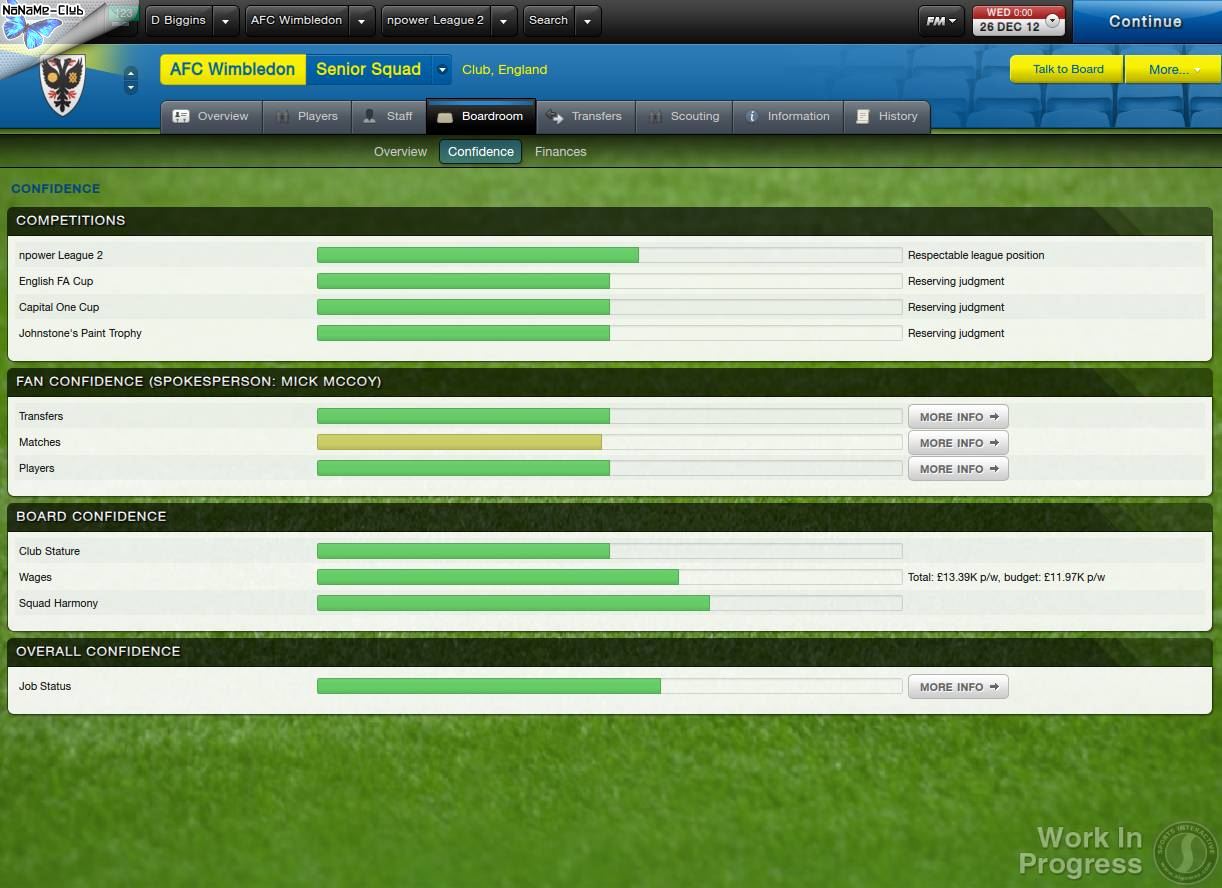Open More Info for Matches confidence

click(x=958, y=443)
